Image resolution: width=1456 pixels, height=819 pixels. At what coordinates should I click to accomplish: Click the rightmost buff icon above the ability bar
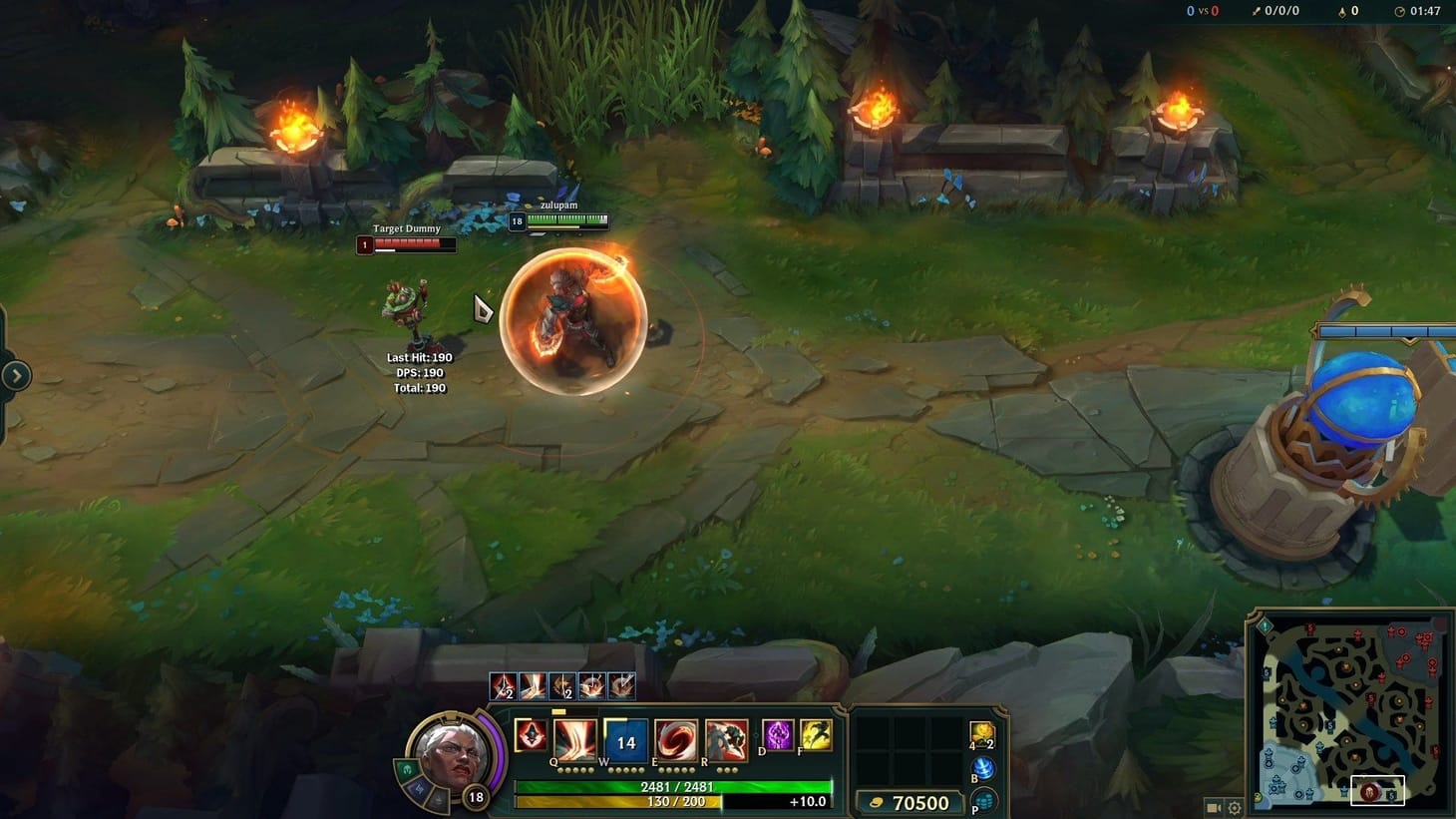click(620, 684)
